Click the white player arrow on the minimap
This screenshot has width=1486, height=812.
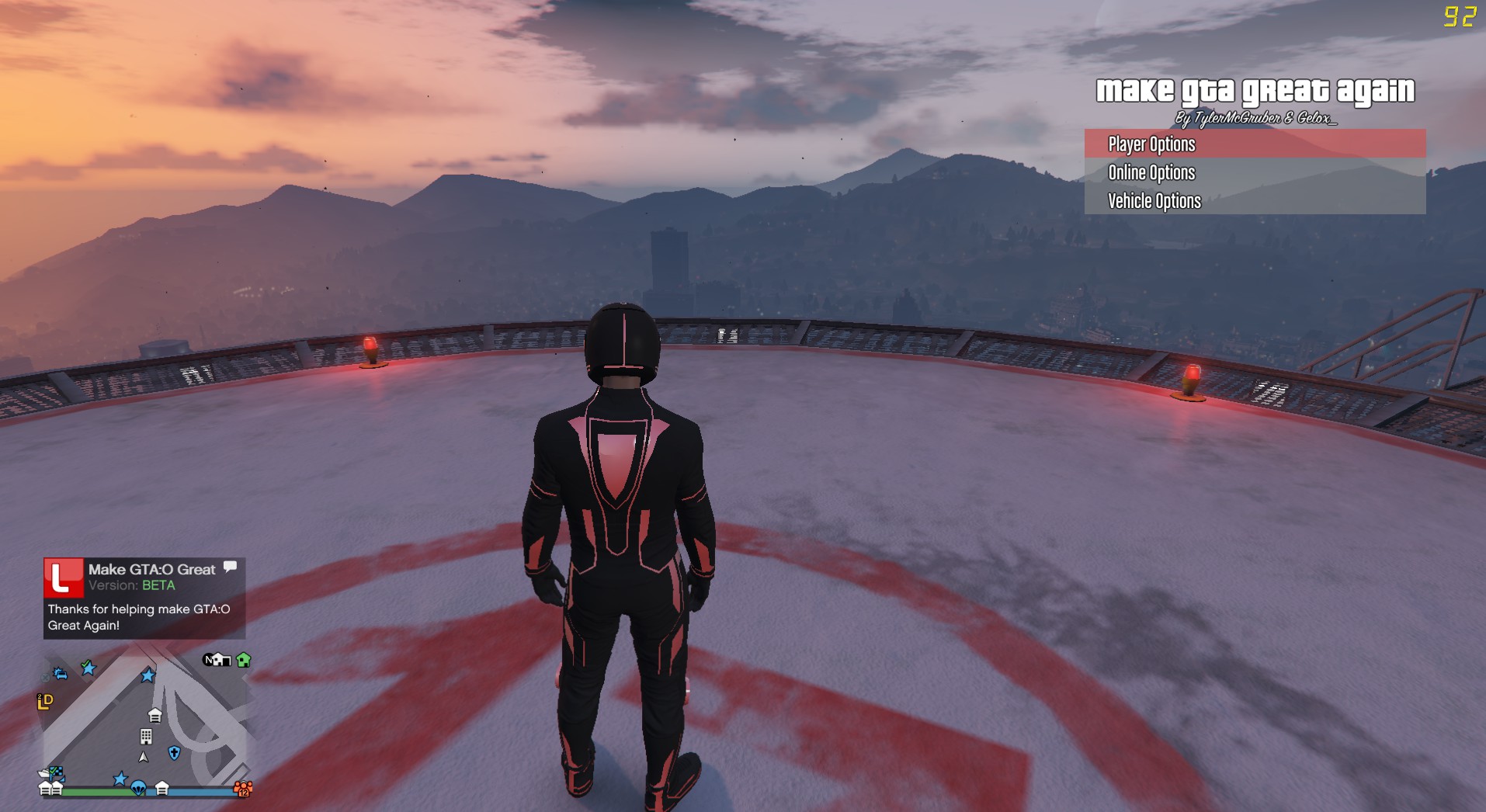144,757
